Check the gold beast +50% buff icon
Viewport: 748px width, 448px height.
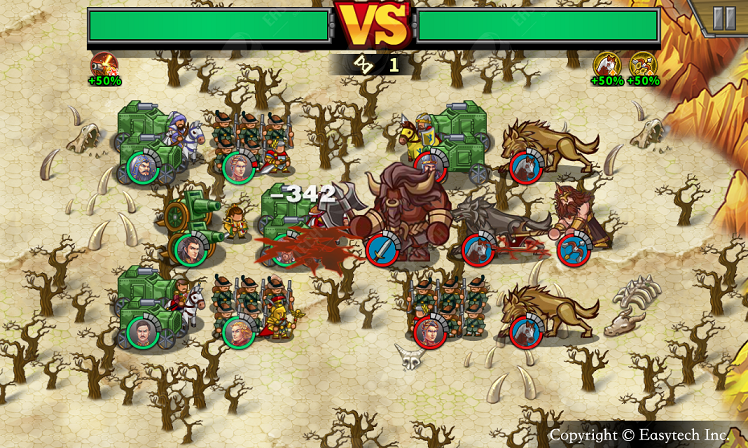643,66
